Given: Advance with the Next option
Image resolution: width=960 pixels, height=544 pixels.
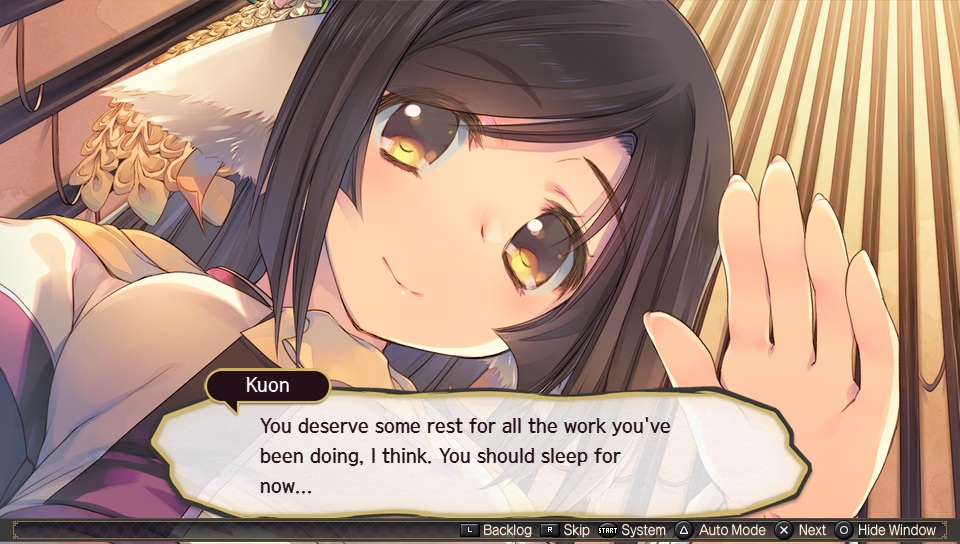Looking at the screenshot, I should [x=803, y=530].
